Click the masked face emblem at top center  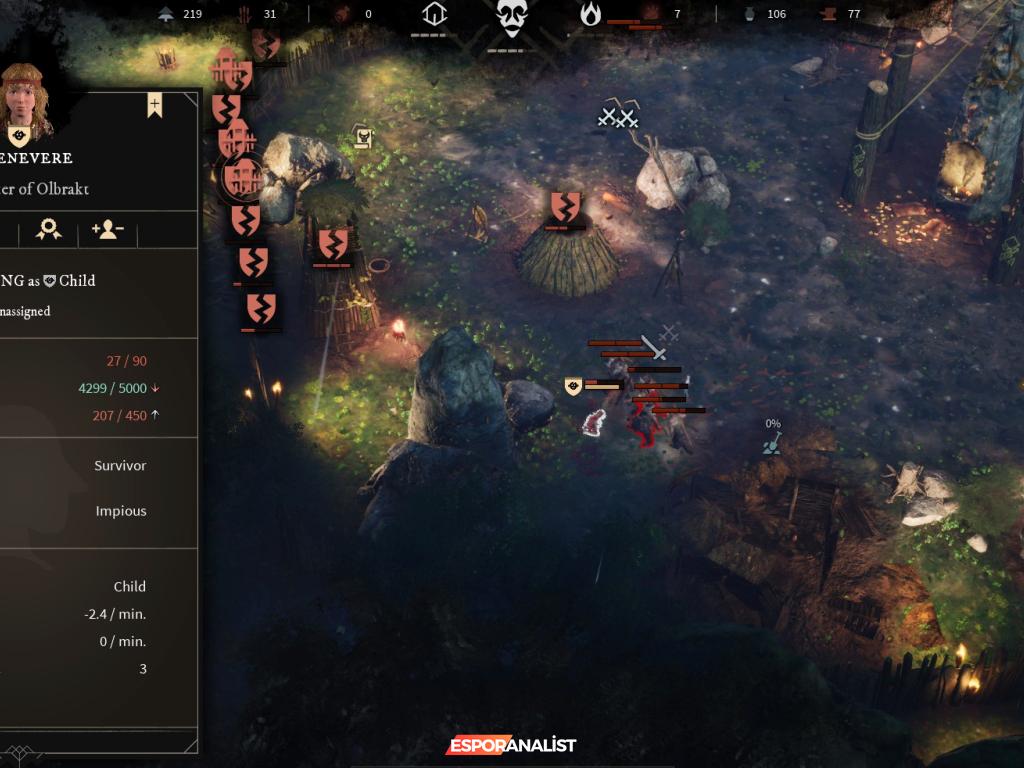tap(511, 19)
